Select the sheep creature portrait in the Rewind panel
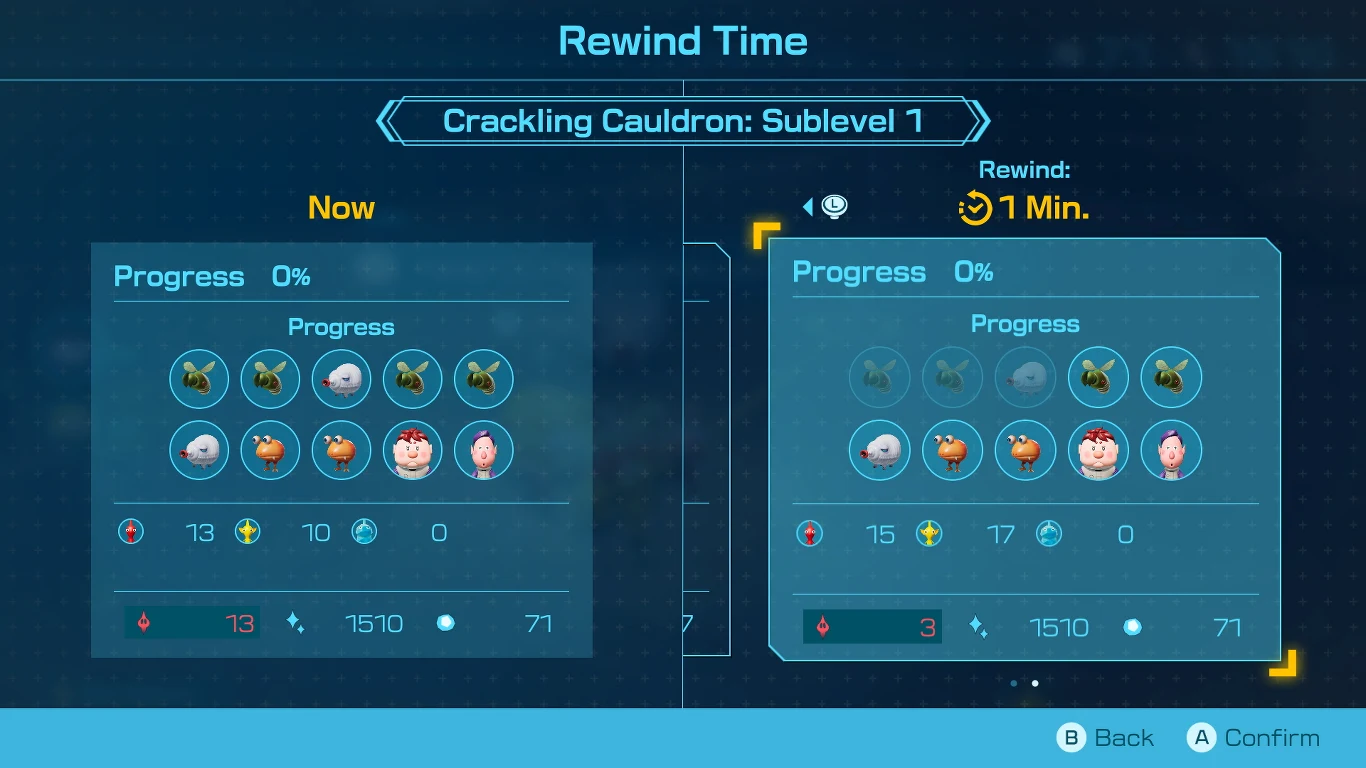 879,451
